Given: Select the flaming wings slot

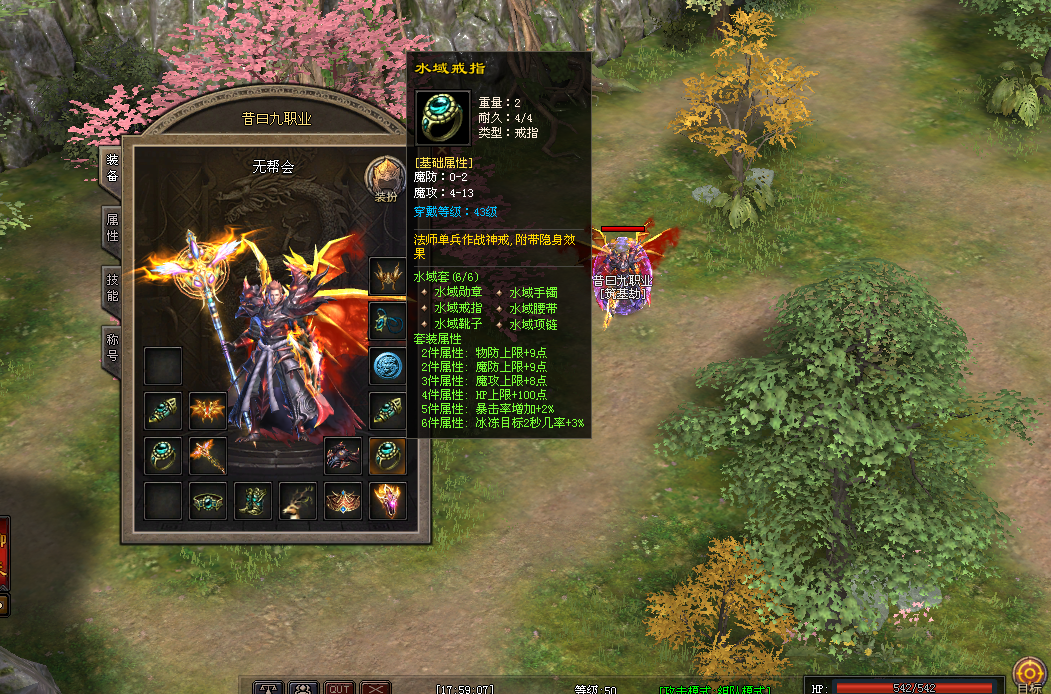Looking at the screenshot, I should click(x=208, y=410).
